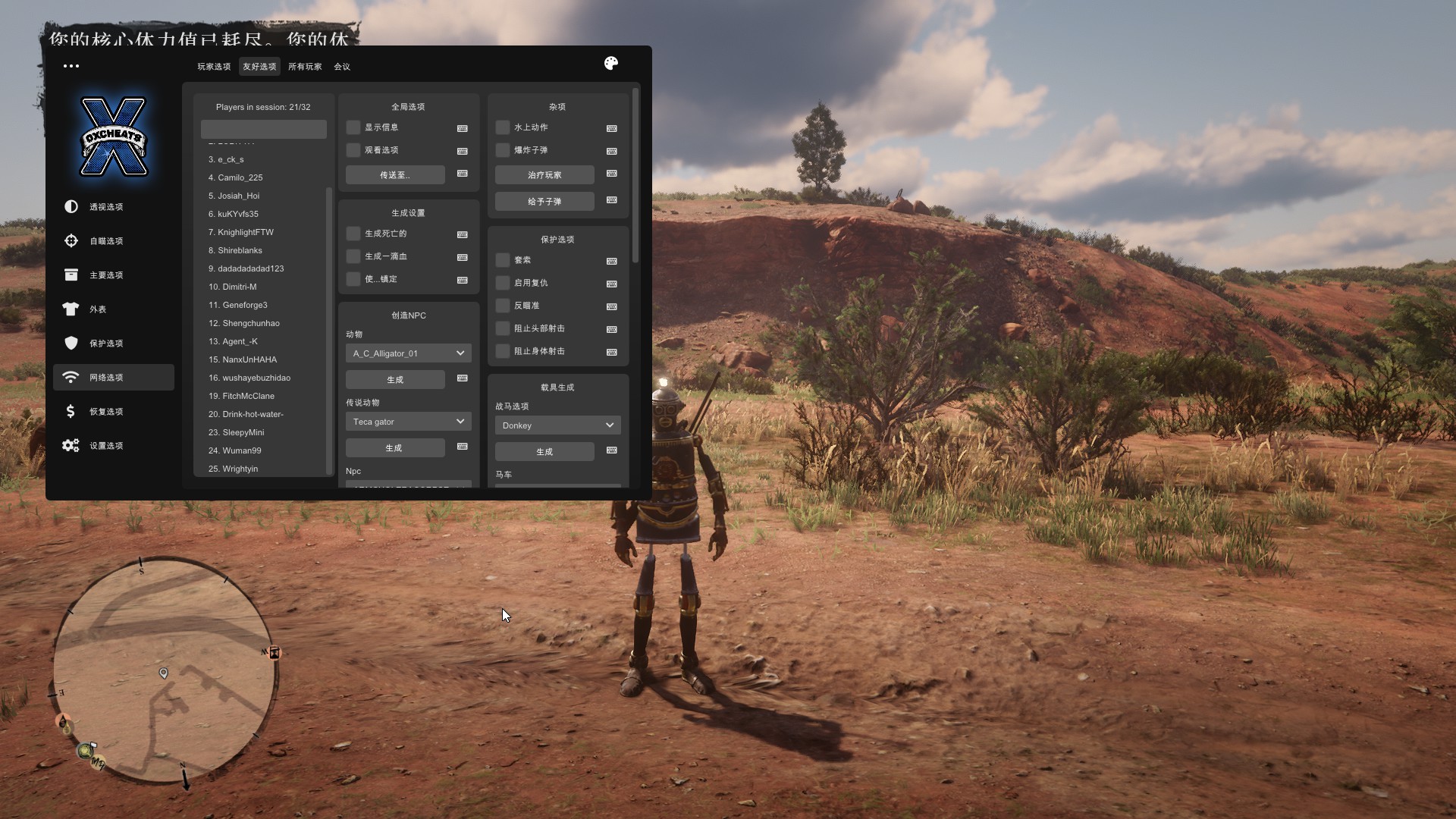Open the 设置选项 sidebar entry
The width and height of the screenshot is (1456, 819).
point(106,446)
